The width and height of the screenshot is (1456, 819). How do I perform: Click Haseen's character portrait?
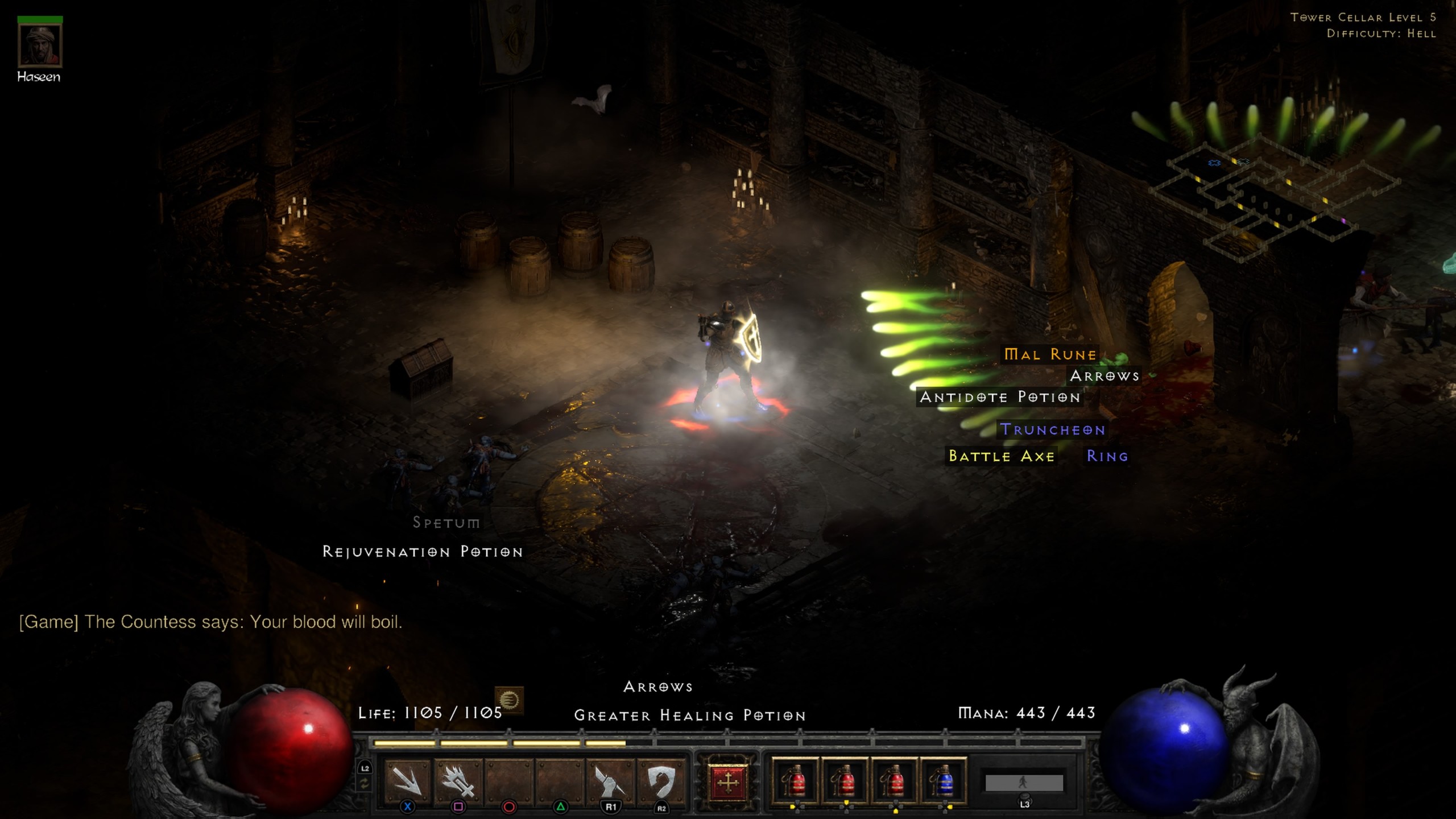tap(39, 45)
